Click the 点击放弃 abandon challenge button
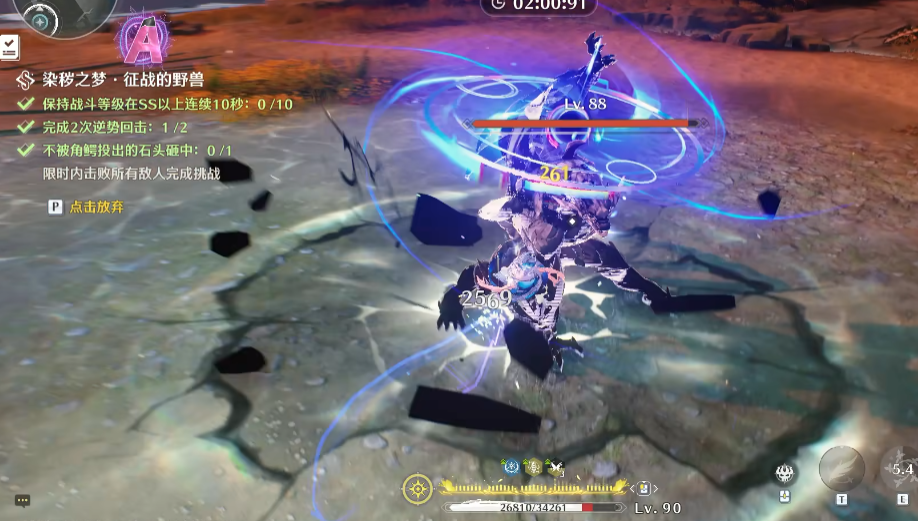The image size is (918, 521). point(96,206)
